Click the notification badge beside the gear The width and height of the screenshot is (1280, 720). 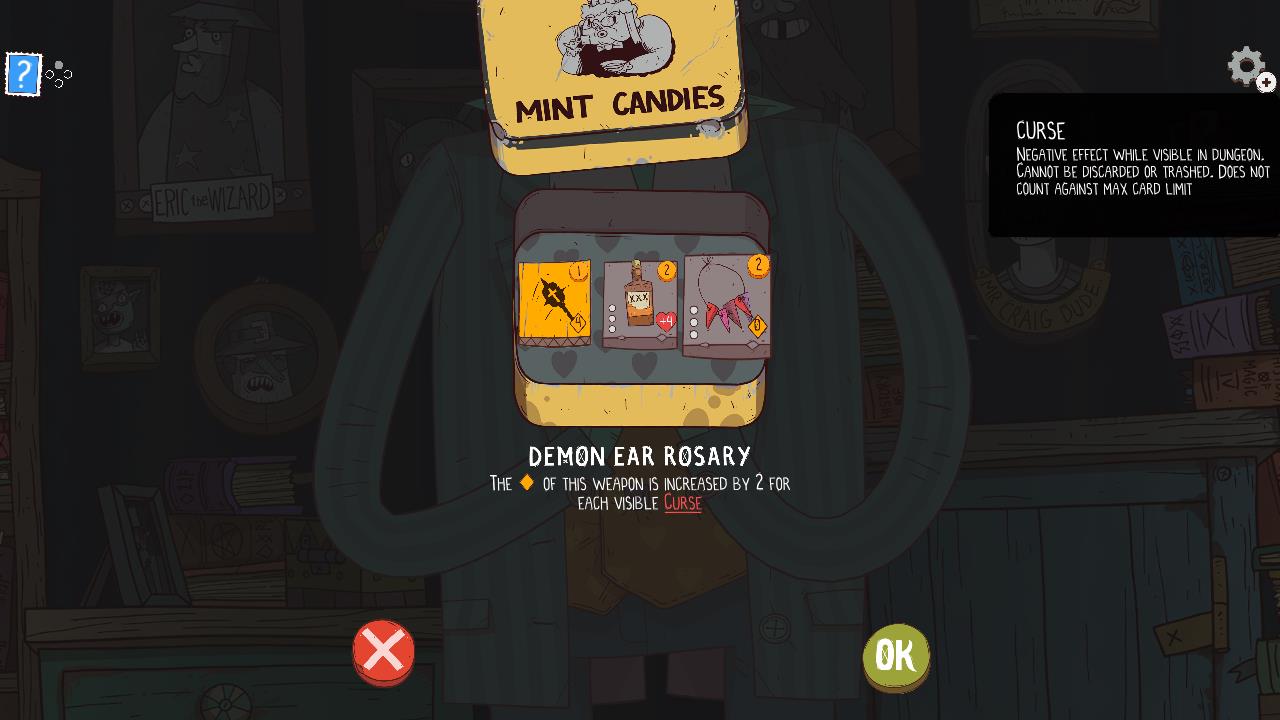pos(1266,83)
